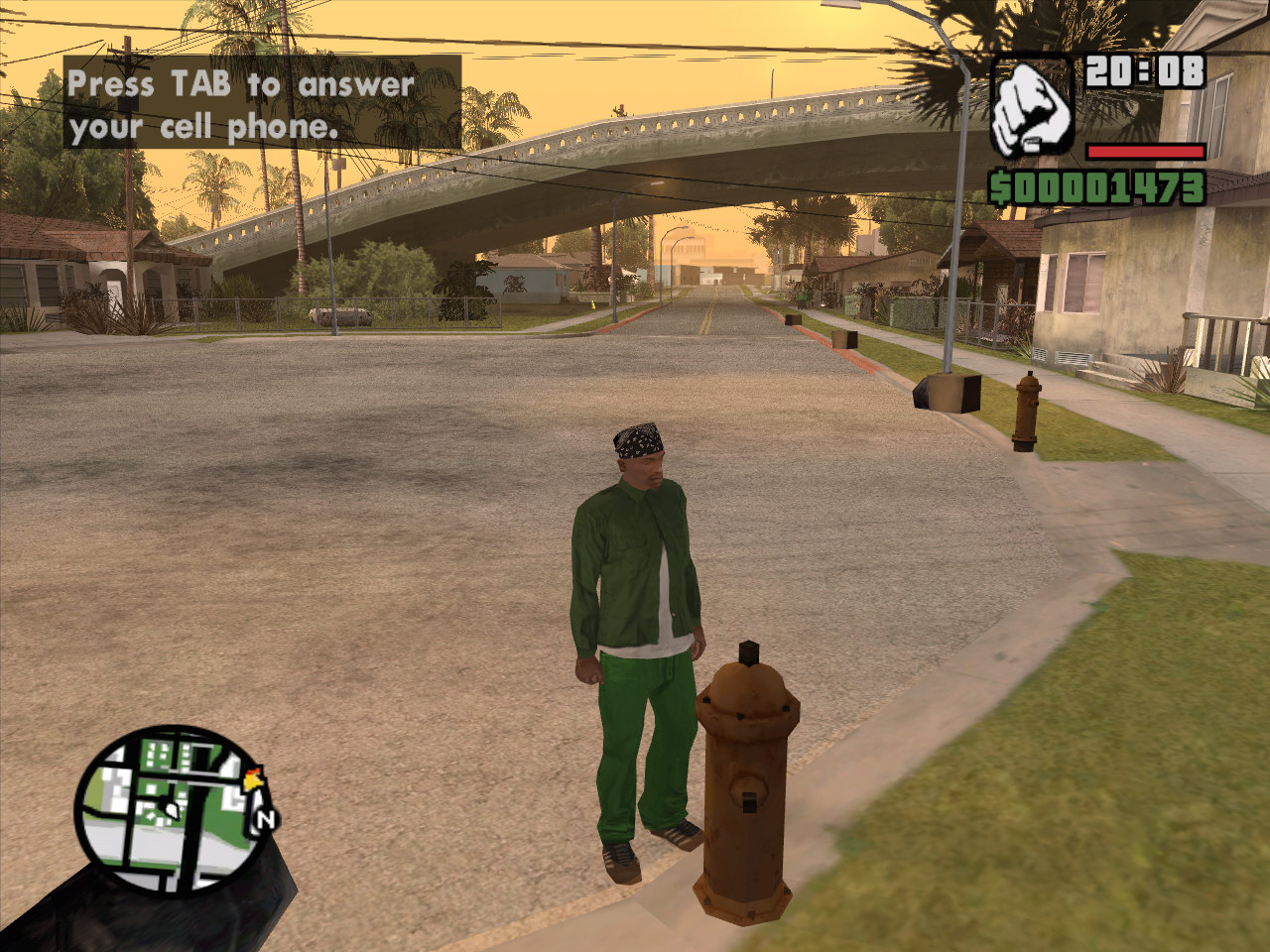1270x952 pixels.
Task: Select the north marker on the radar
Action: point(265,819)
